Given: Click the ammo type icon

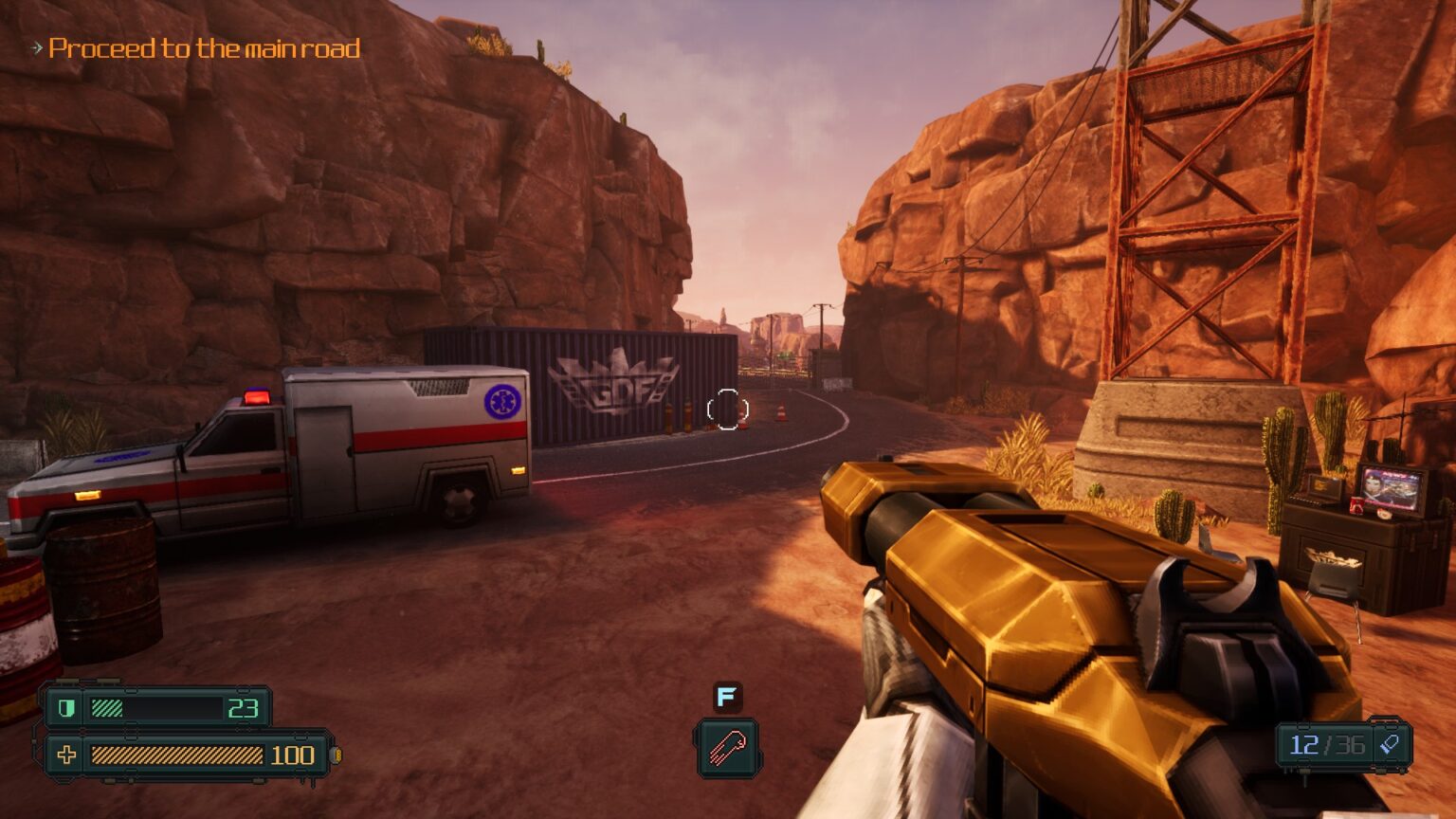Looking at the screenshot, I should [x=1390, y=744].
